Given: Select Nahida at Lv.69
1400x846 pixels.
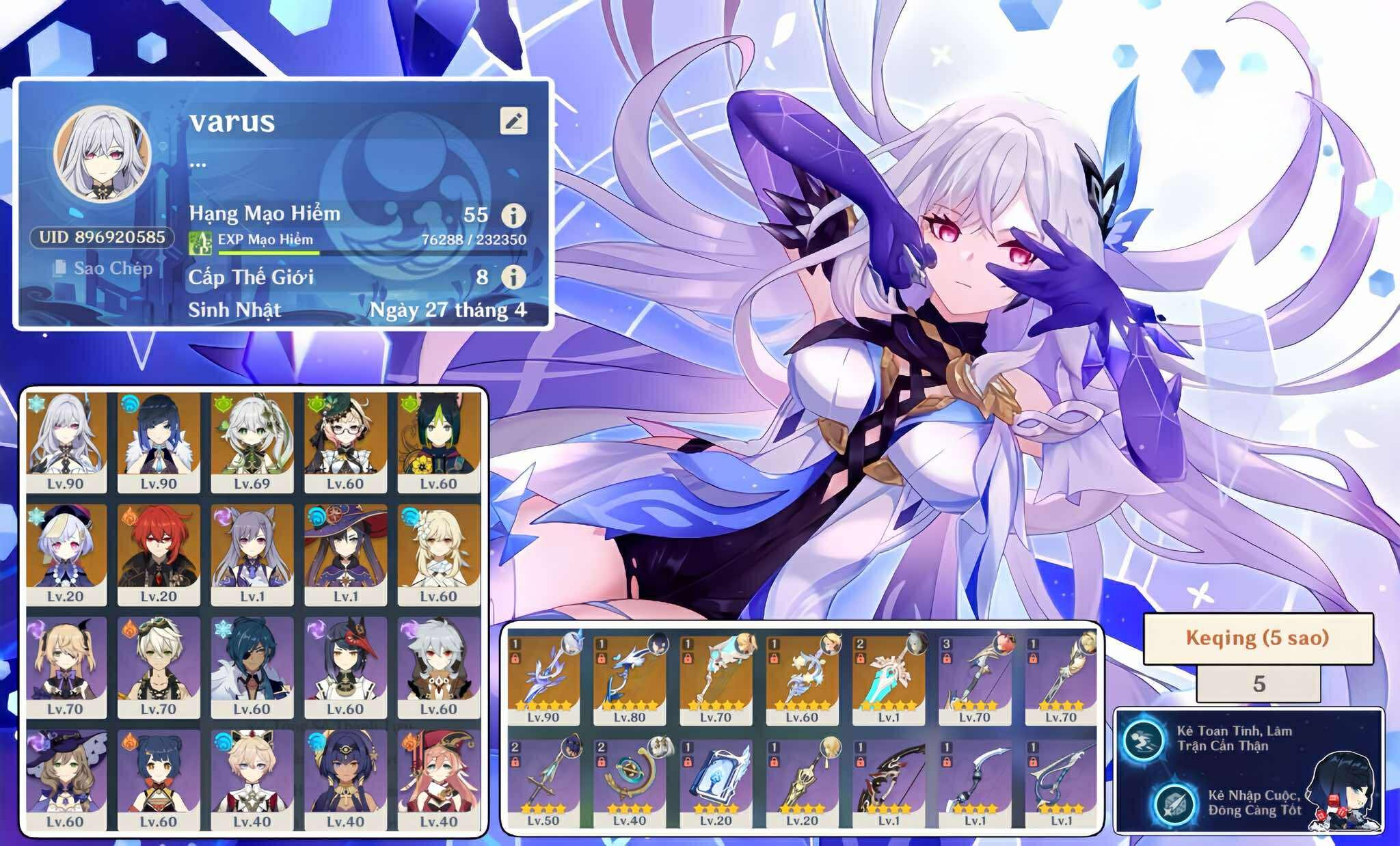Looking at the screenshot, I should click(252, 441).
